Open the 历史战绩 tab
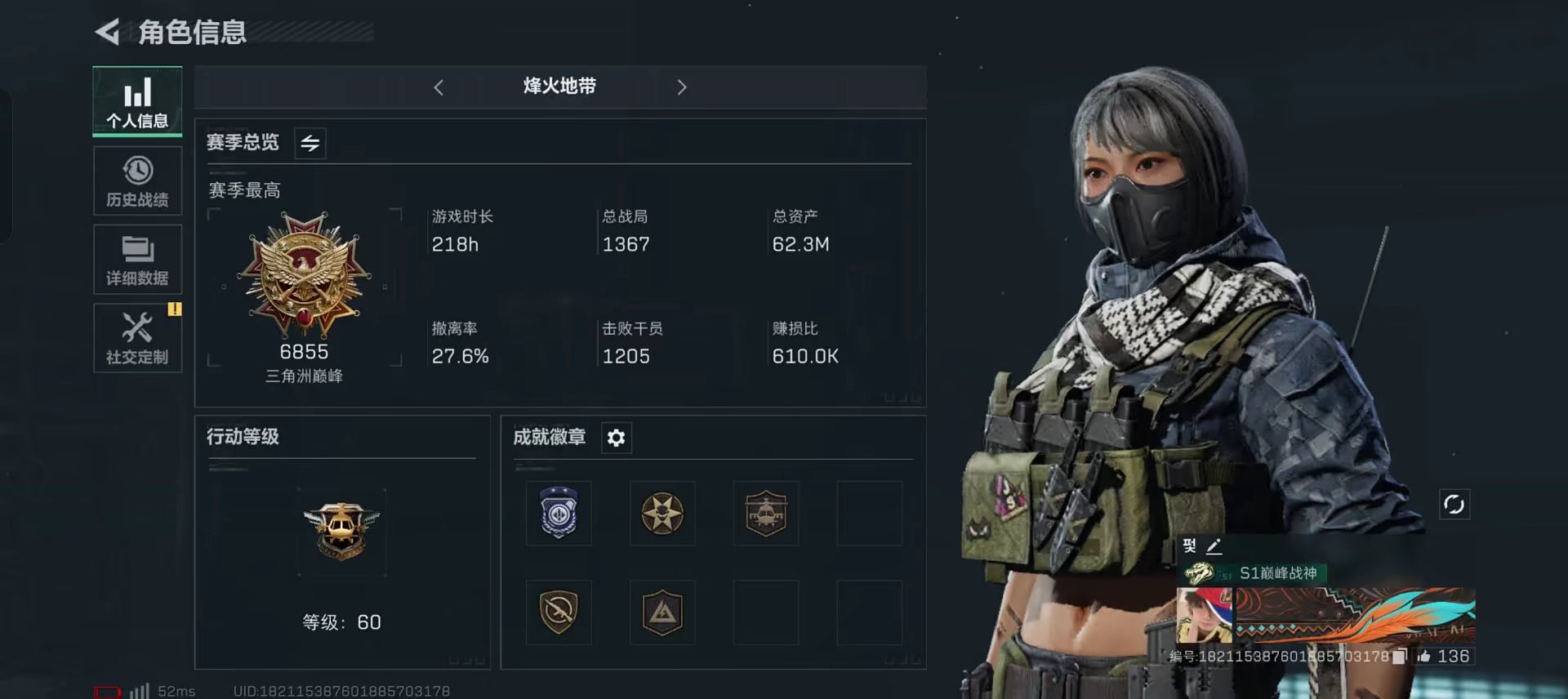The image size is (1568, 699). click(x=137, y=181)
